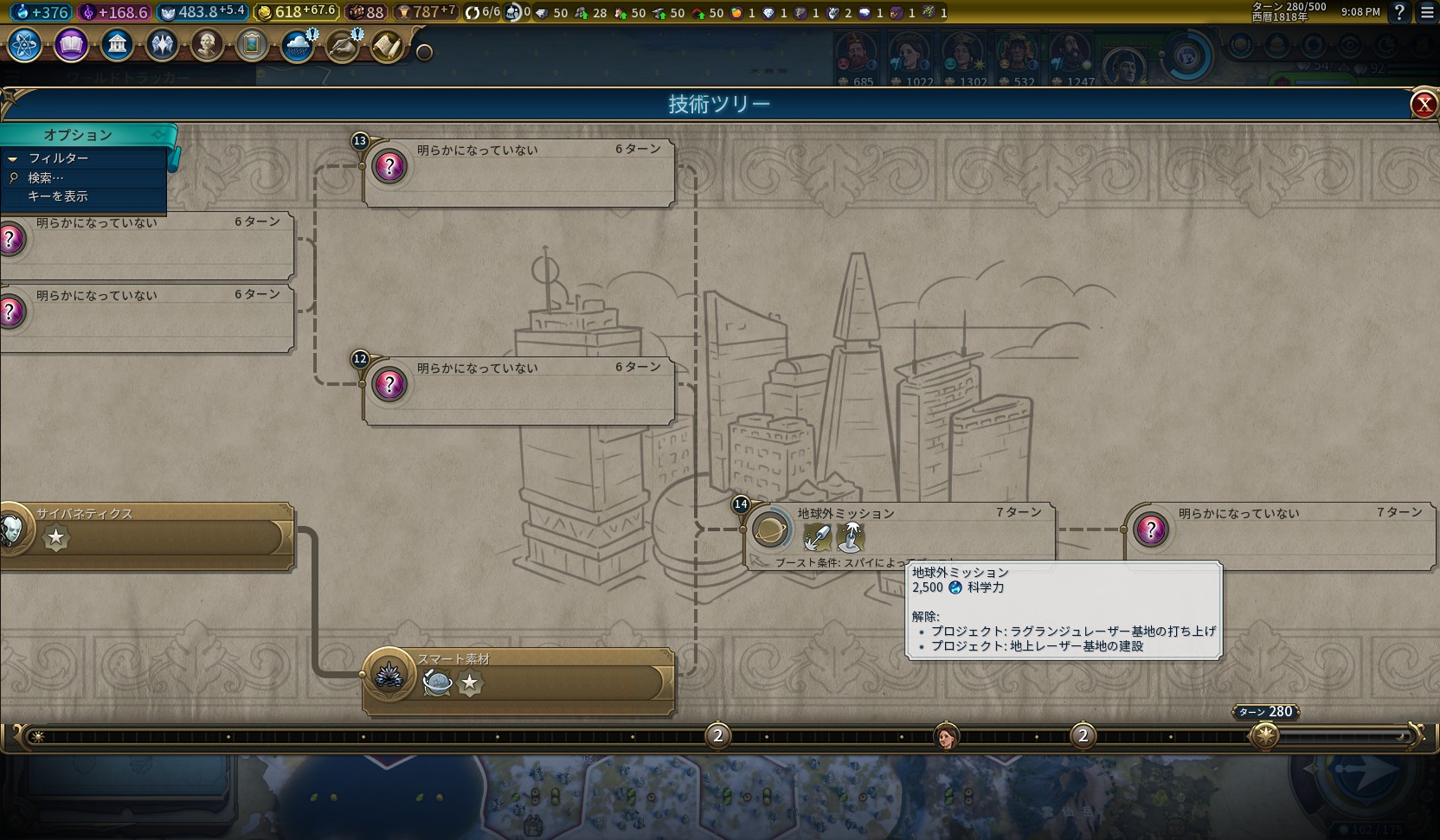Open the government building button
1440x840 pixels.
point(117,44)
